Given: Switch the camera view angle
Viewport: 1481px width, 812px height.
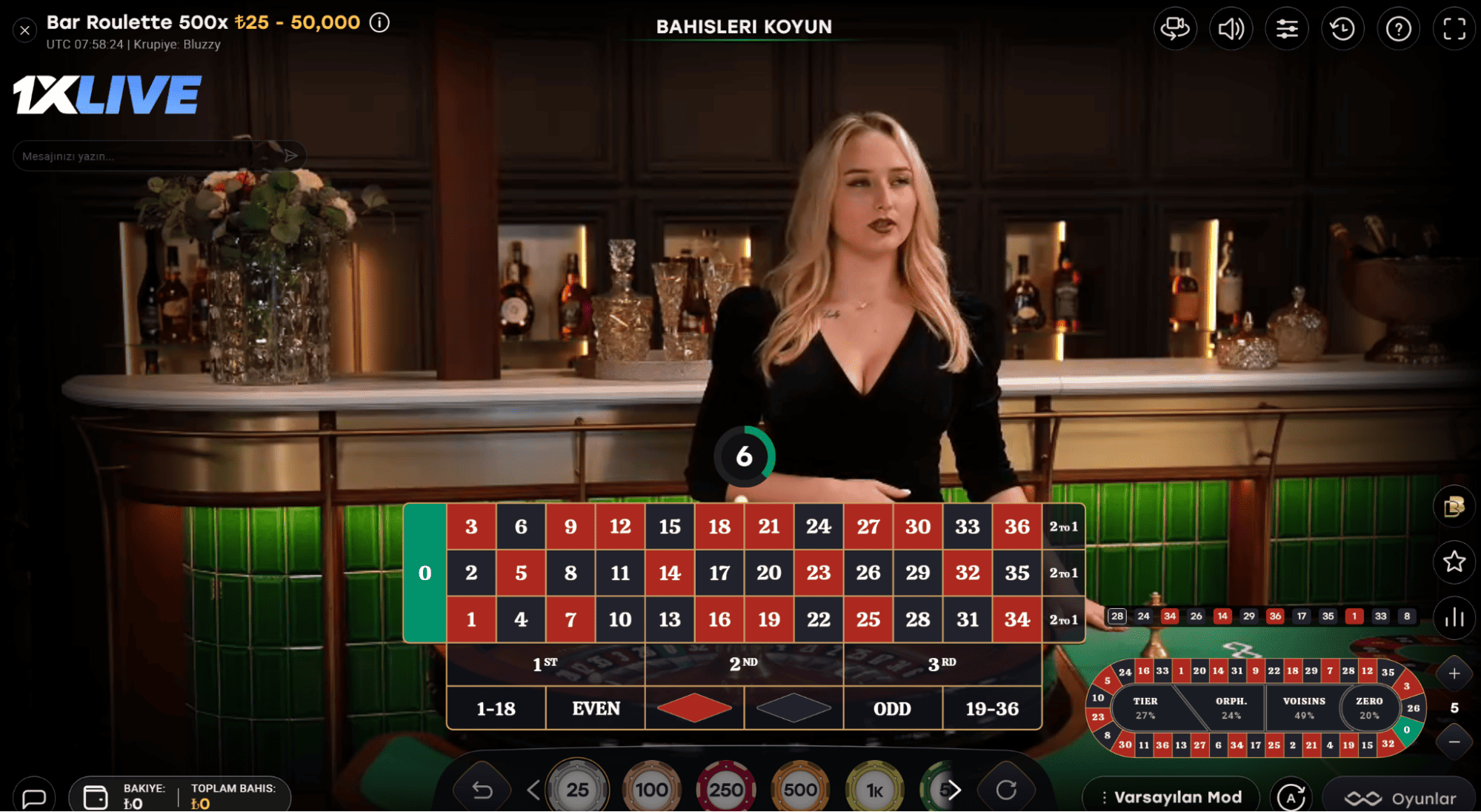Looking at the screenshot, I should (1176, 28).
